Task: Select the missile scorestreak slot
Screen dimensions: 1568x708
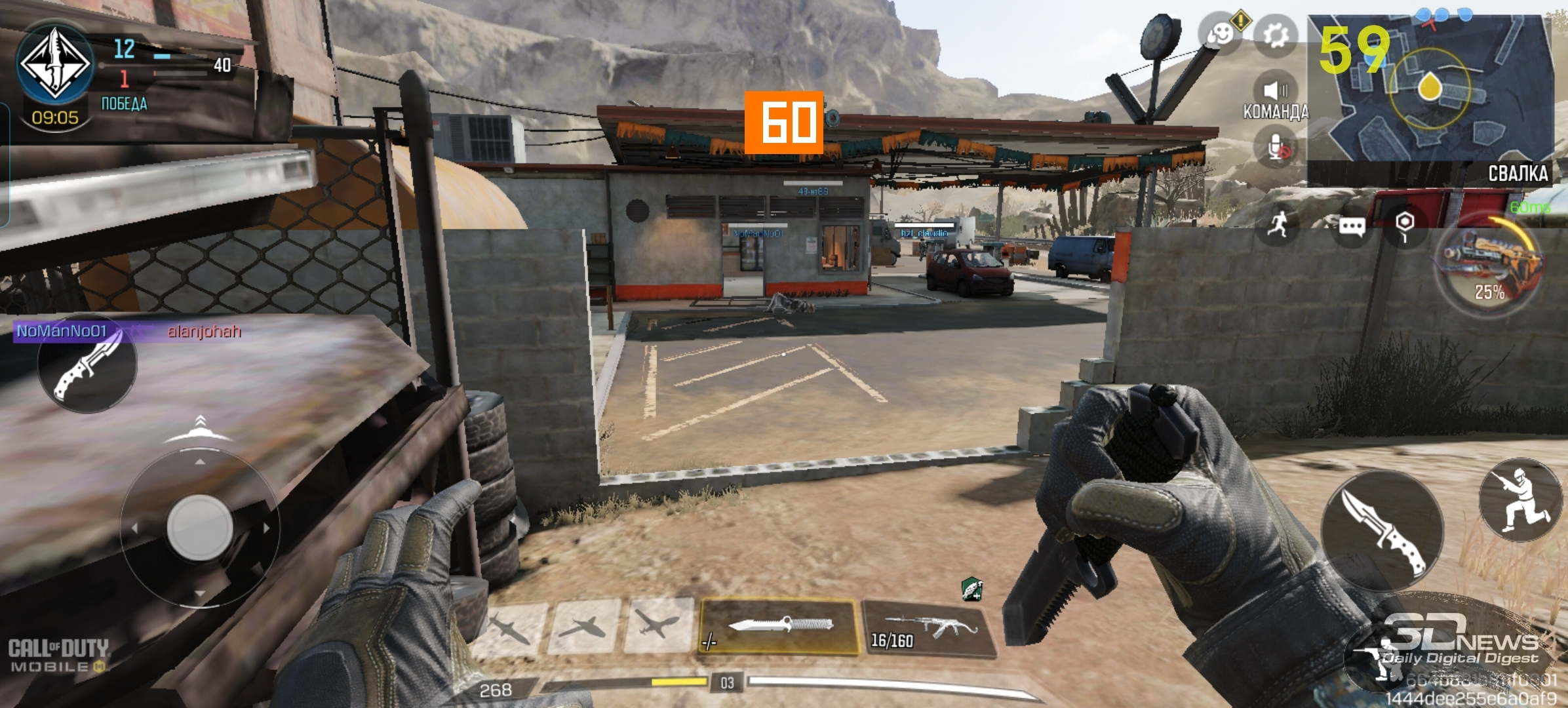Action: click(x=509, y=628)
